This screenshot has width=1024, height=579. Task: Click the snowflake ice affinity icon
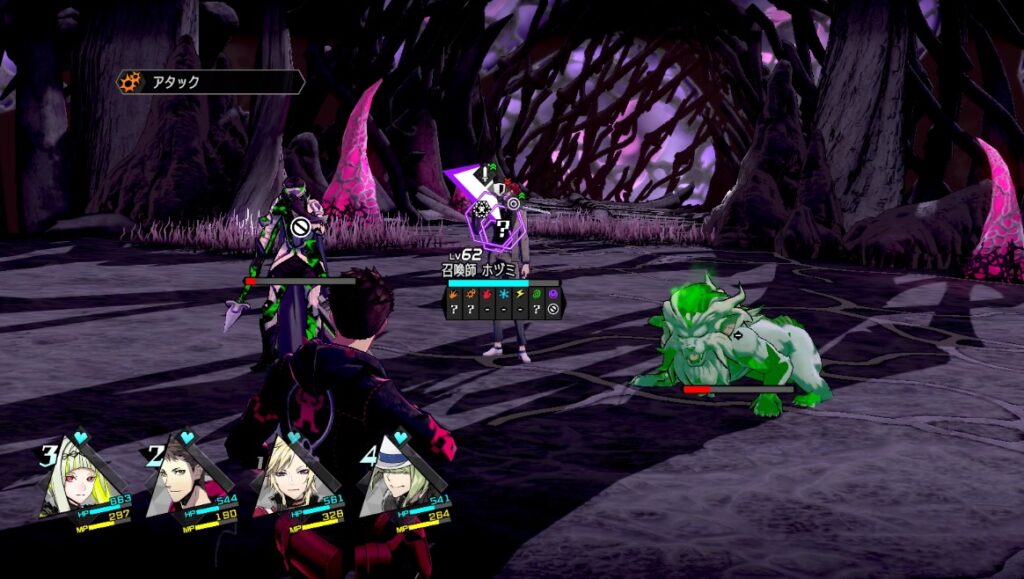click(504, 296)
